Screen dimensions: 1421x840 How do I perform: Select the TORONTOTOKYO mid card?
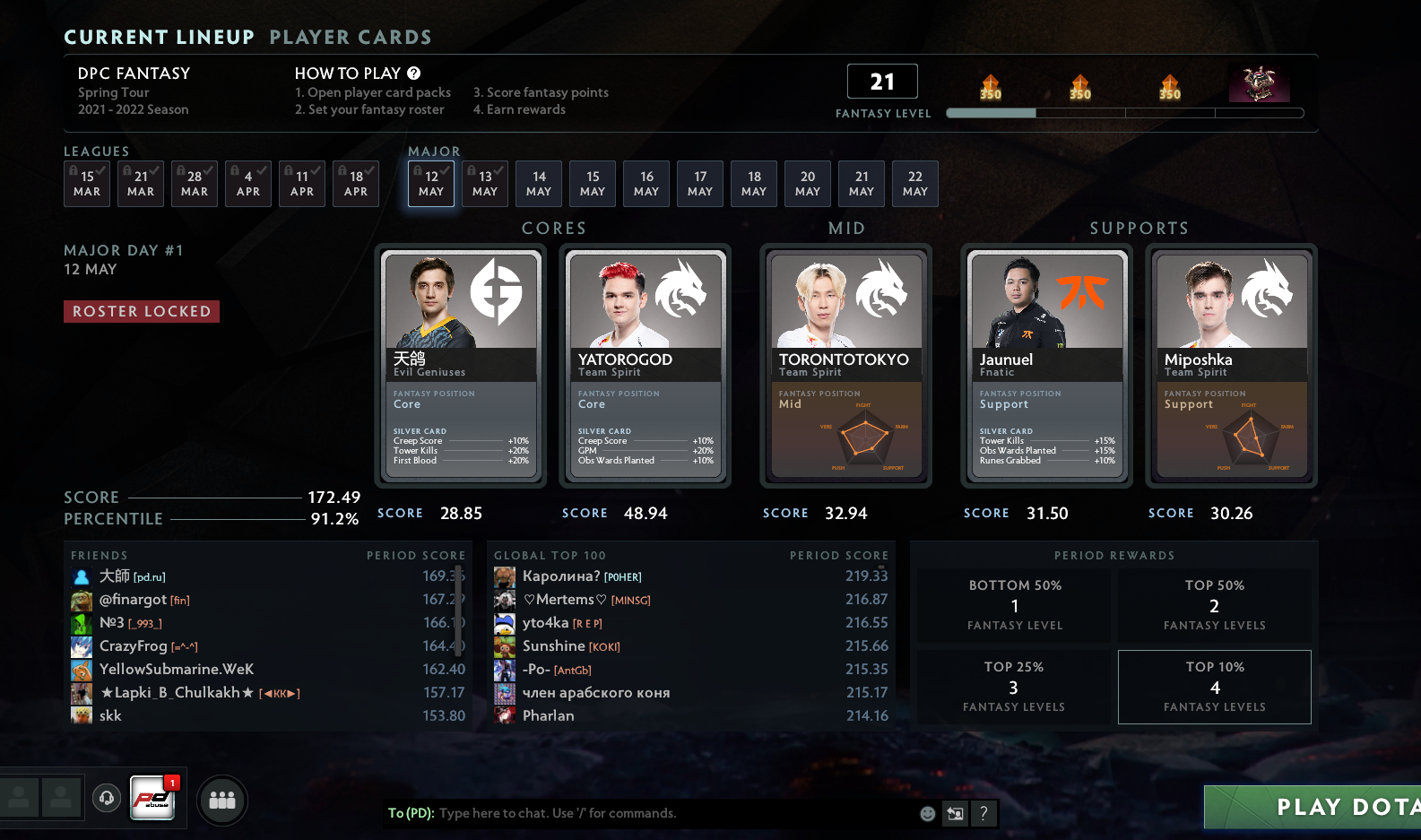tap(846, 366)
